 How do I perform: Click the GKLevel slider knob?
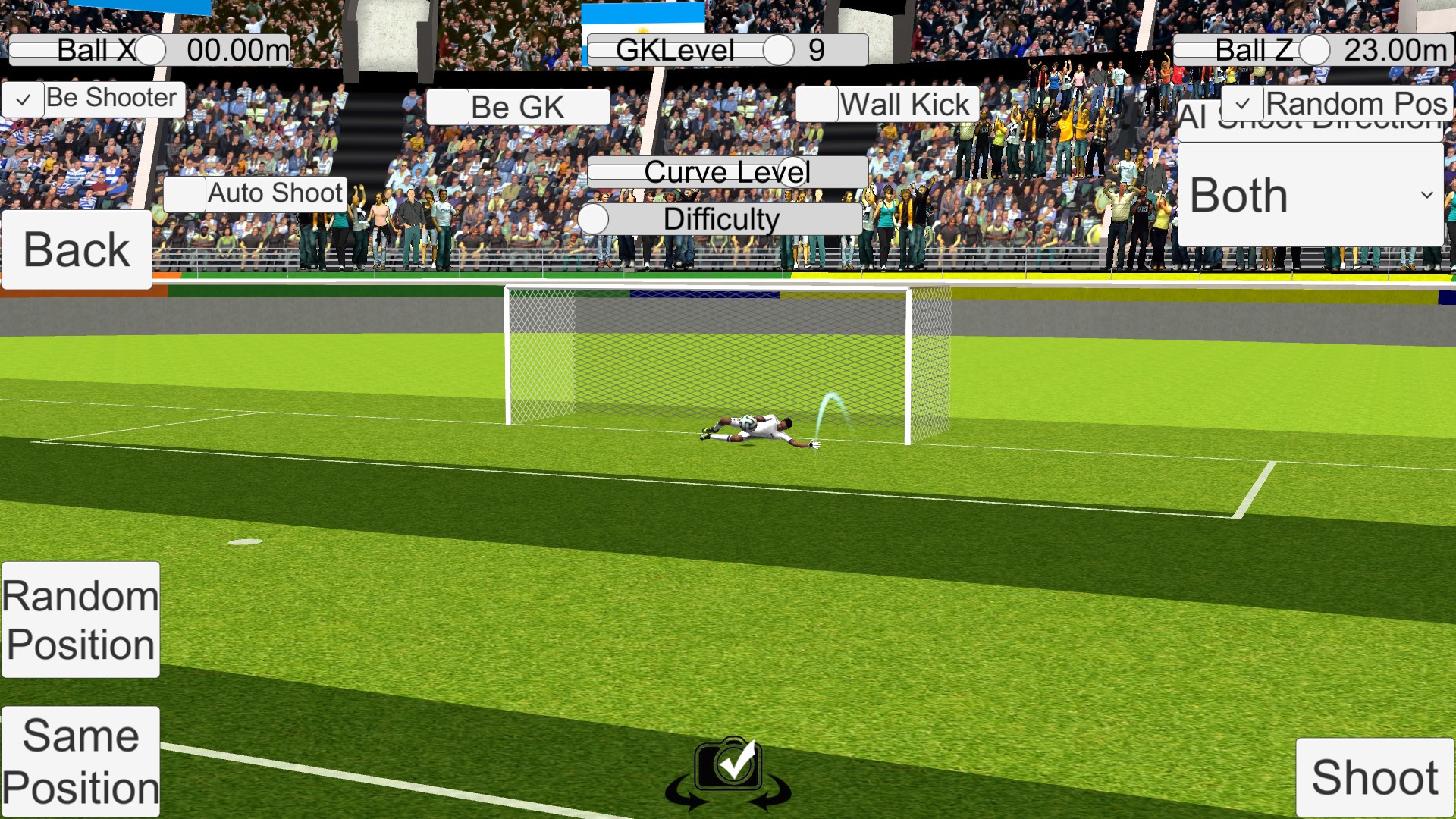pos(777,49)
